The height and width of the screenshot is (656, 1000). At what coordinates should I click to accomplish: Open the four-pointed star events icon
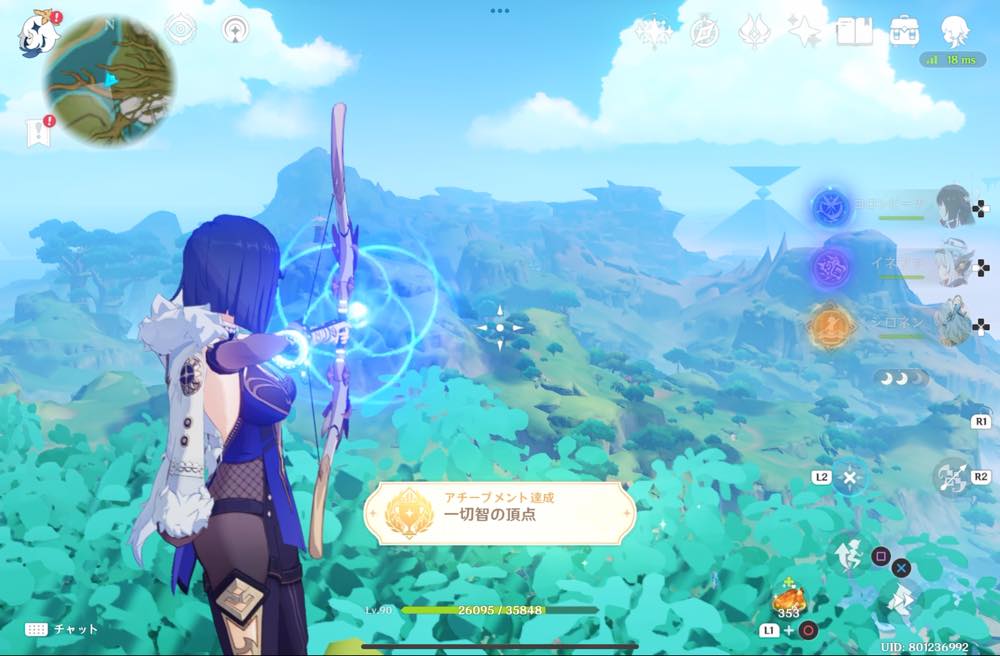tap(803, 32)
